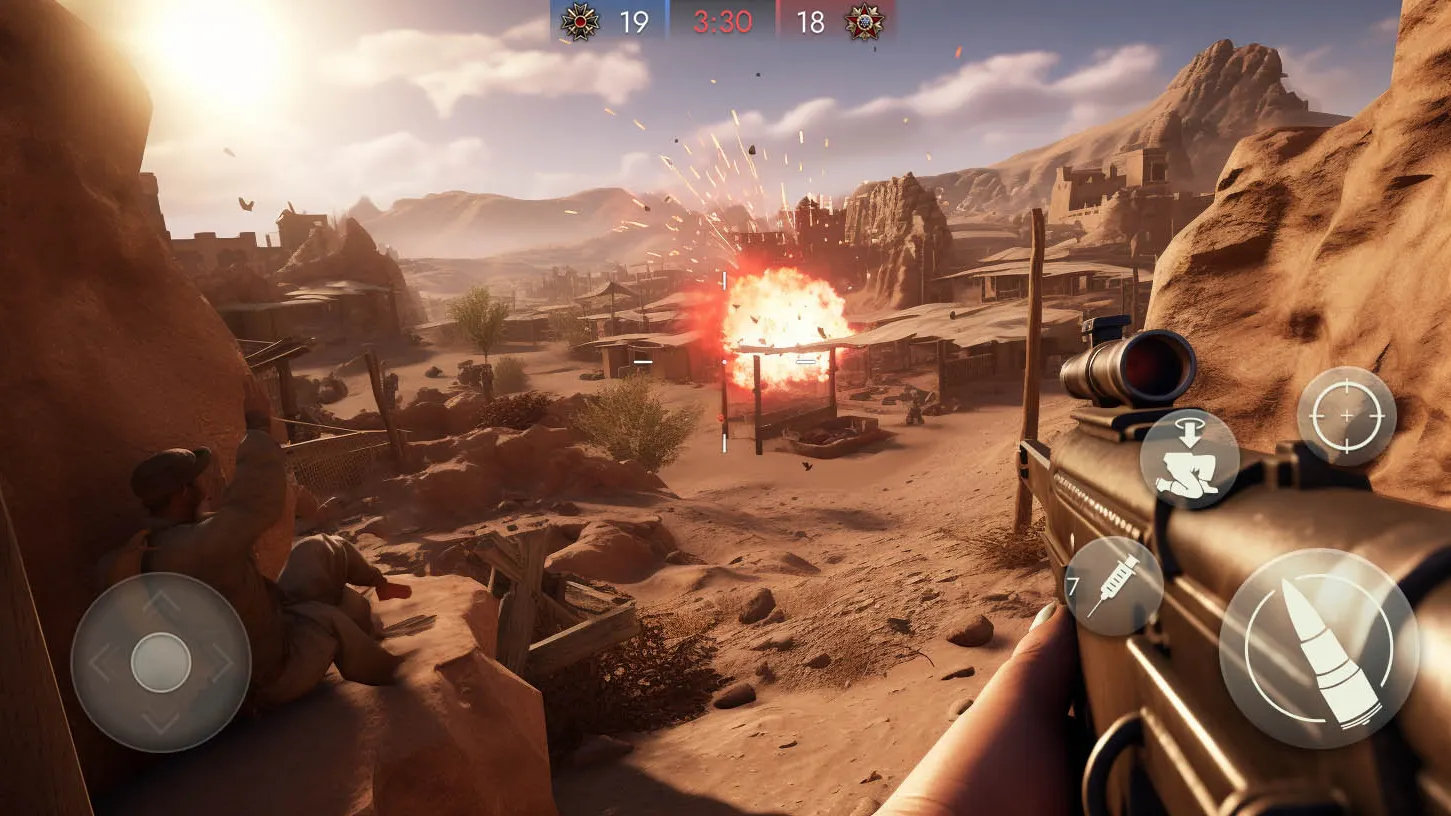This screenshot has width=1451, height=816.
Task: Tap the number 7 next to the syringe
Action: tap(1072, 588)
